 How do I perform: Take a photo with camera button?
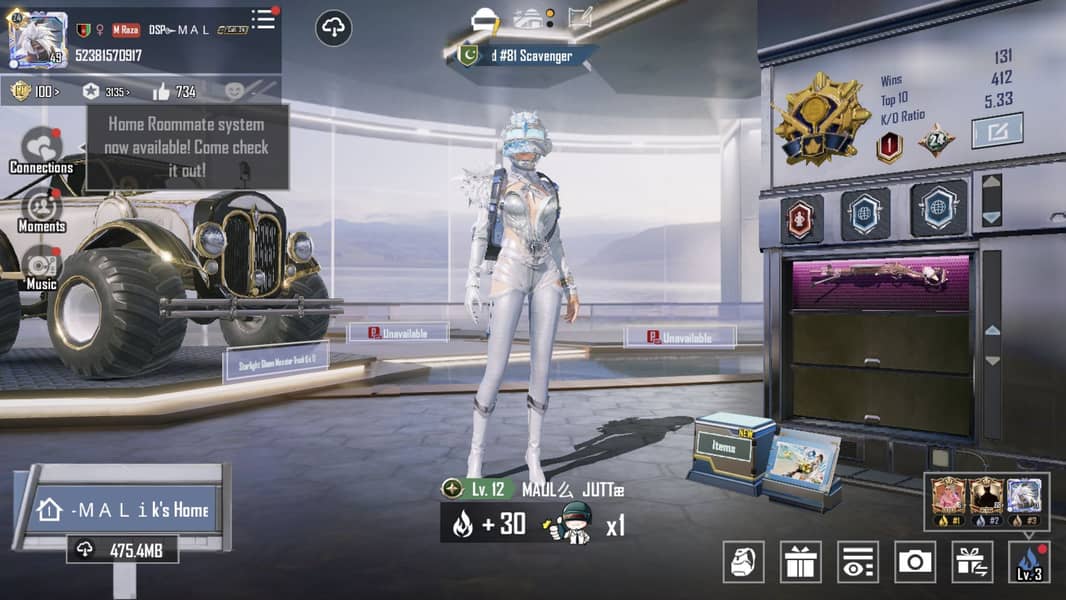[915, 562]
